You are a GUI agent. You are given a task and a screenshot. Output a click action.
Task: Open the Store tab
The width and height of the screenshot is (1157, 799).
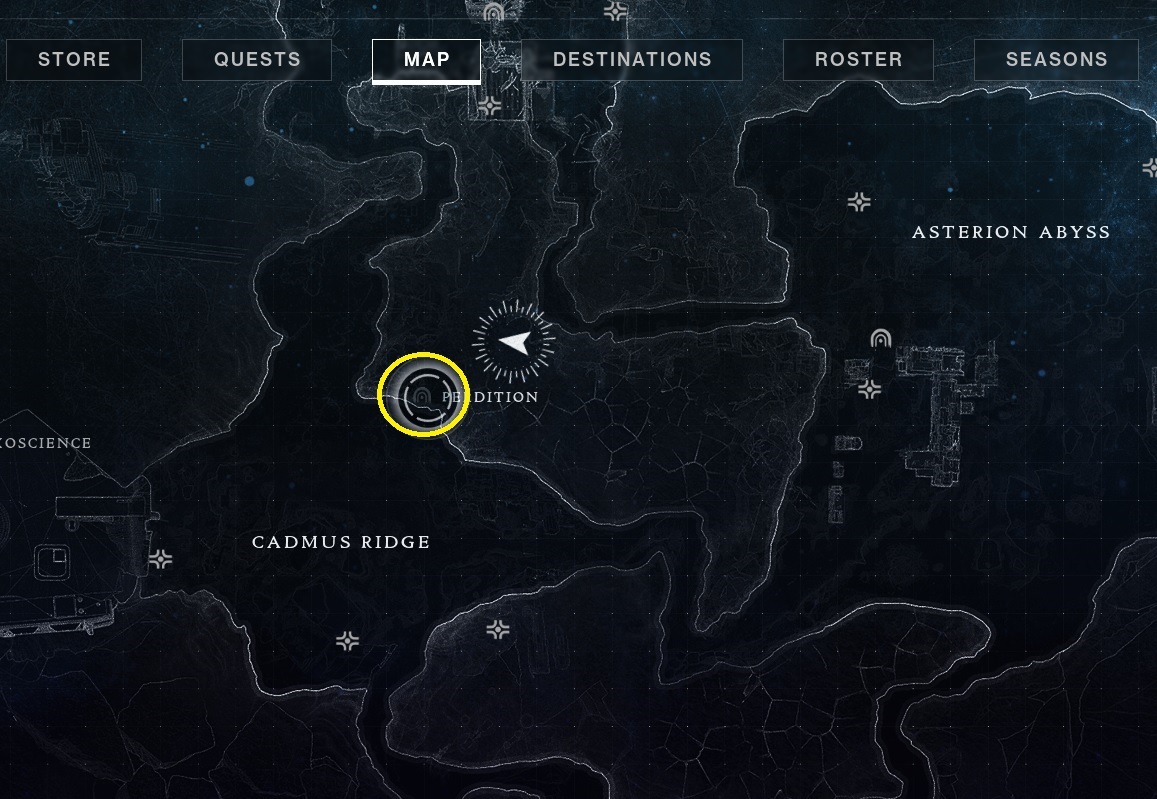[74, 60]
